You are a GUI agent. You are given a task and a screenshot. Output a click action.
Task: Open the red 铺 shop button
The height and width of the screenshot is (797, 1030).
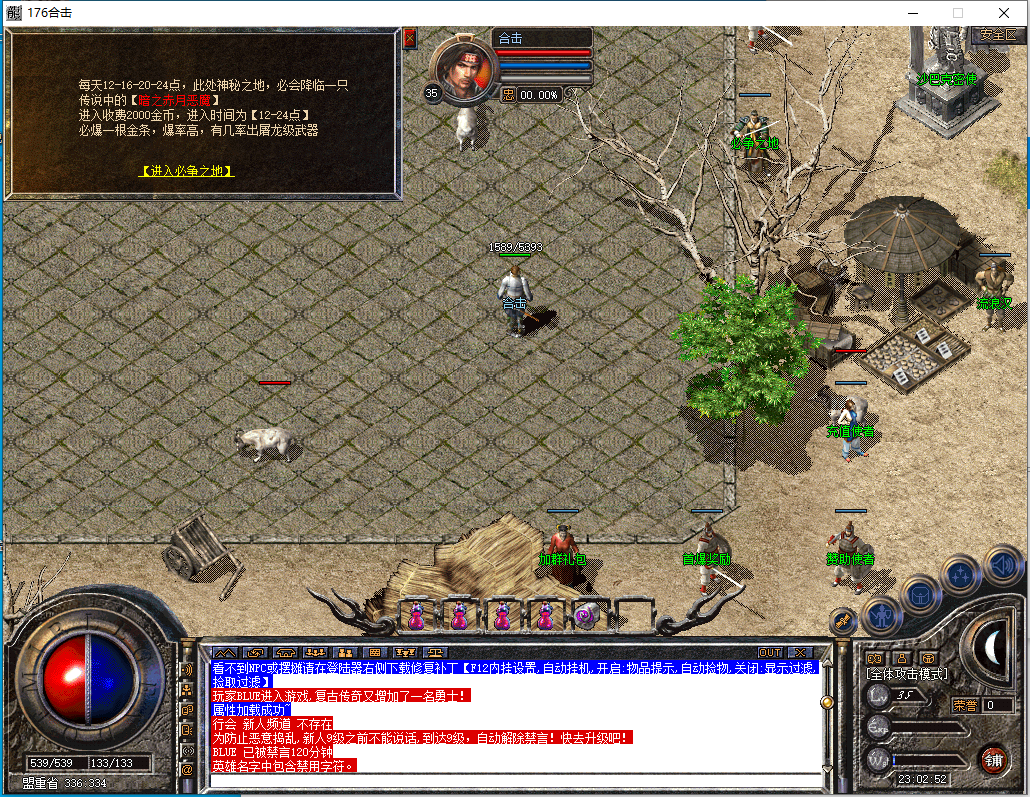tap(992, 758)
